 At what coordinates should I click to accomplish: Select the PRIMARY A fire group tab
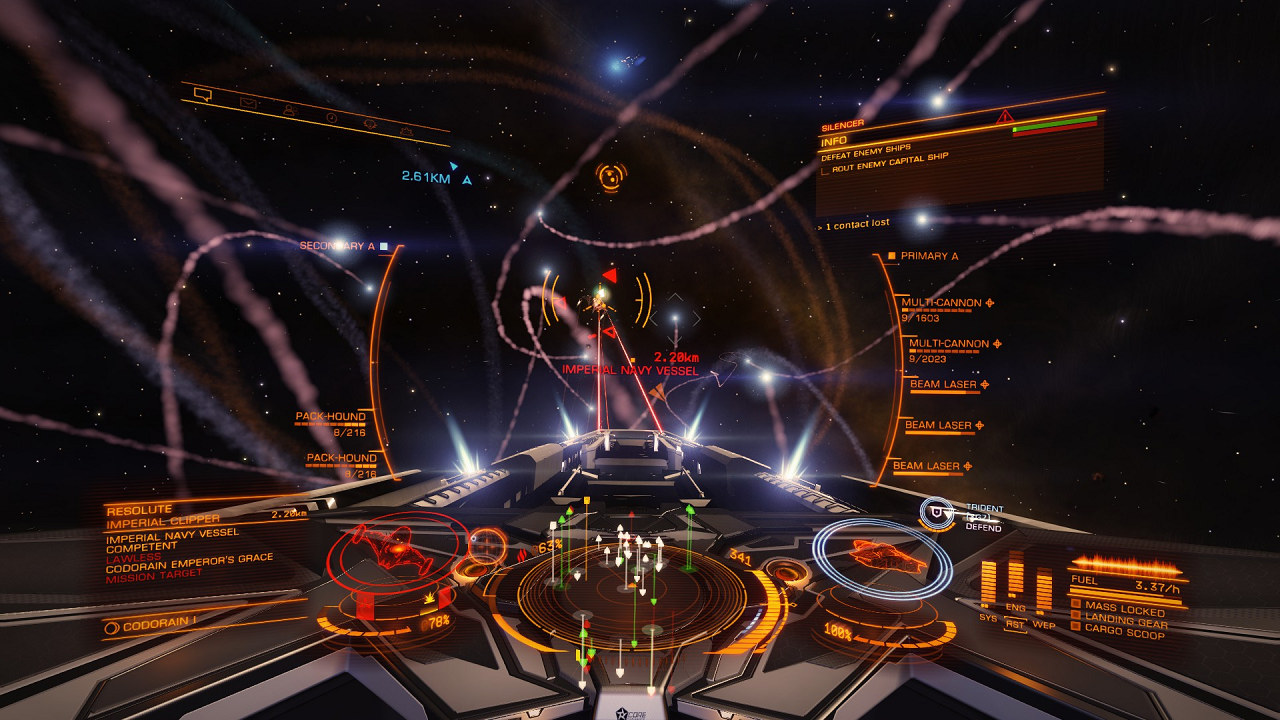coord(930,256)
